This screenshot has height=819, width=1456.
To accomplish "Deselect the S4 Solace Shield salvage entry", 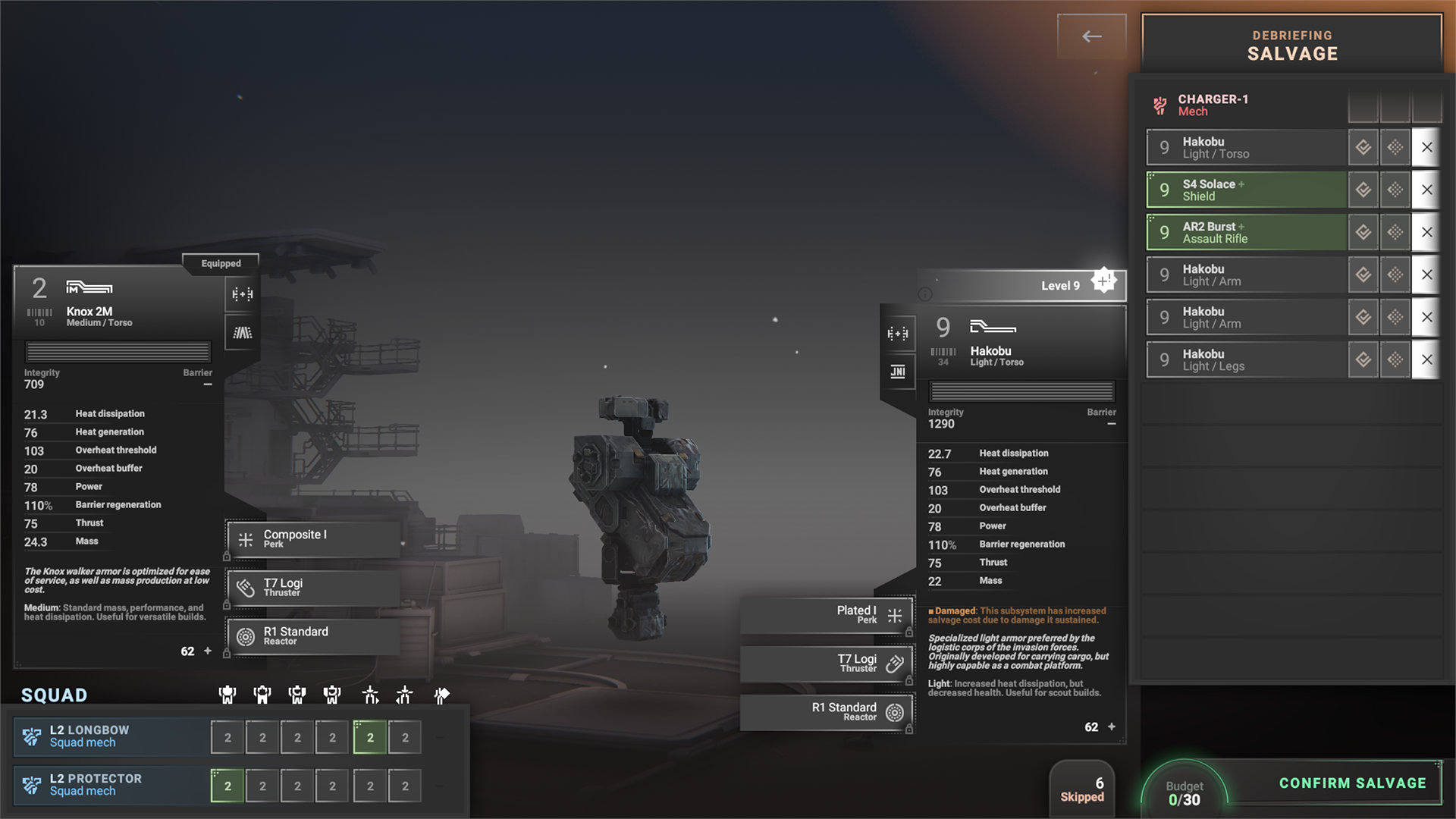I will pos(1244,190).
